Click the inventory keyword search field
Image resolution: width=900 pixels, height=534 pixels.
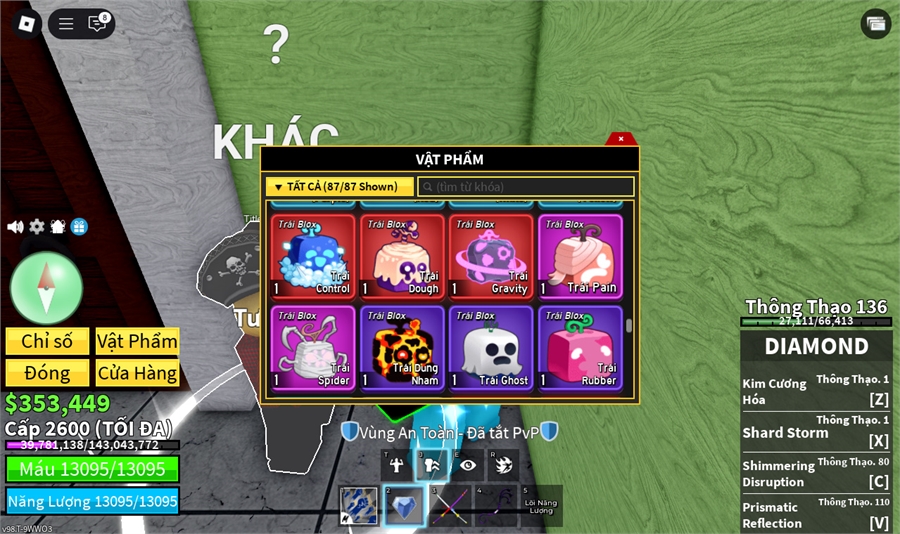click(x=526, y=187)
